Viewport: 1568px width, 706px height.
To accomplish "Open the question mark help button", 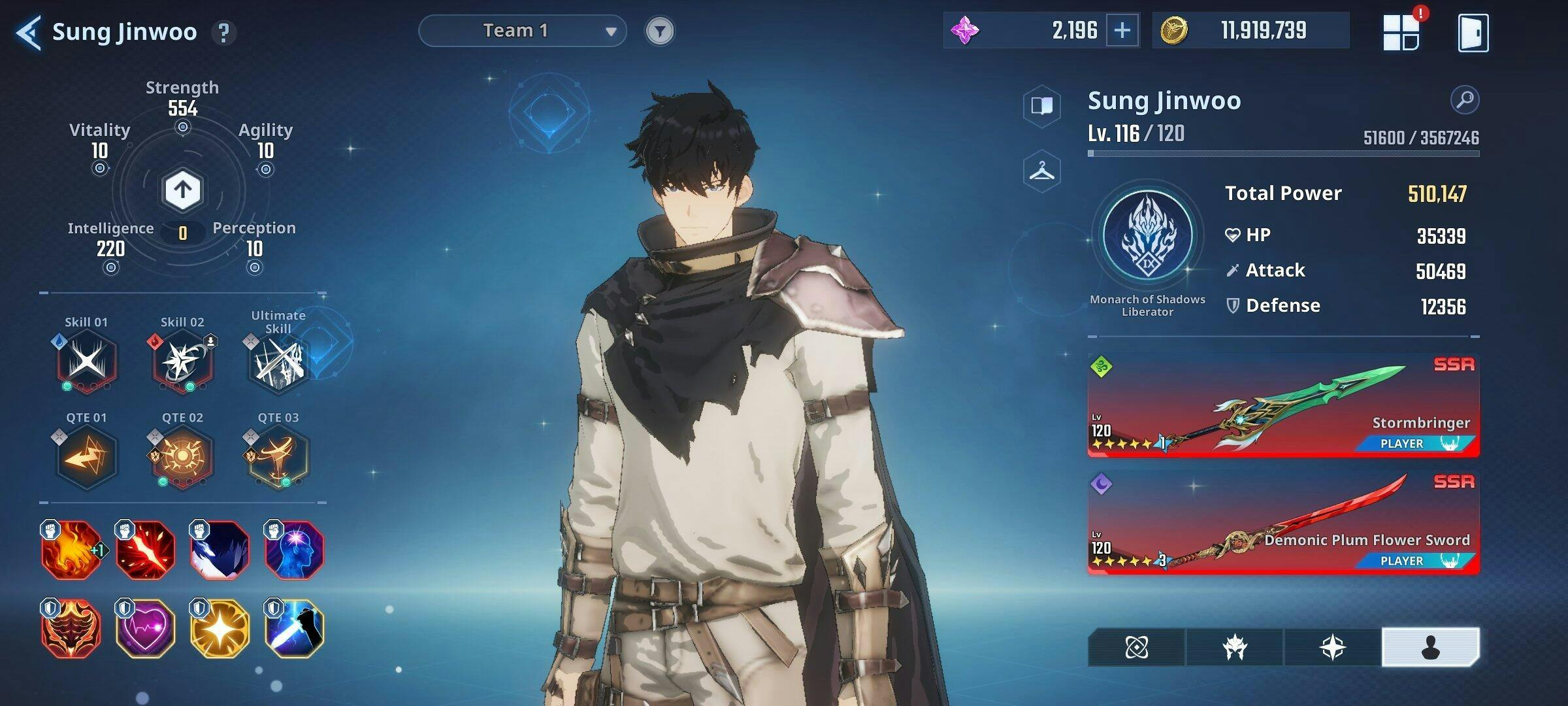I will point(223,32).
